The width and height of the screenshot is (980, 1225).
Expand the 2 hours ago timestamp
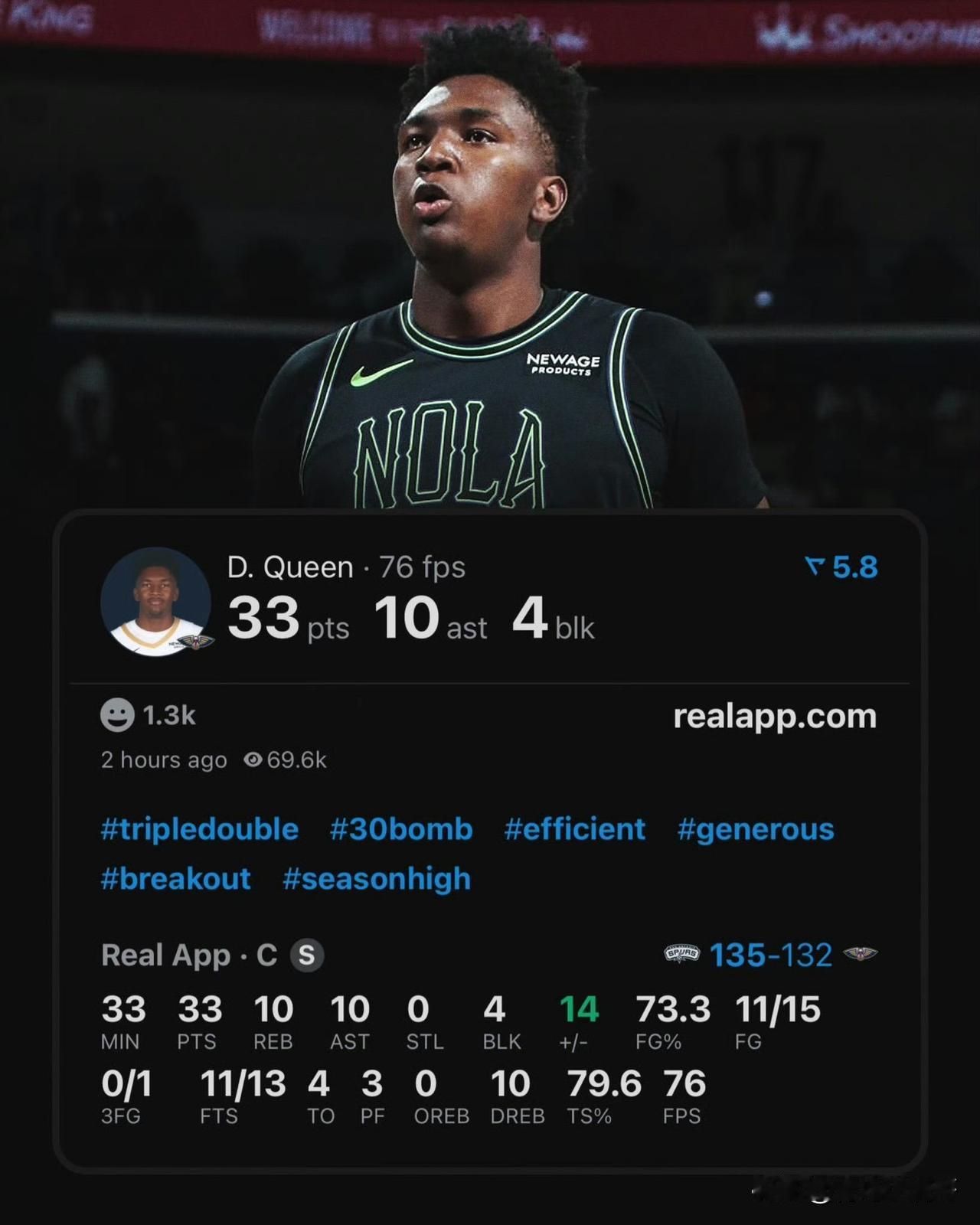point(163,759)
